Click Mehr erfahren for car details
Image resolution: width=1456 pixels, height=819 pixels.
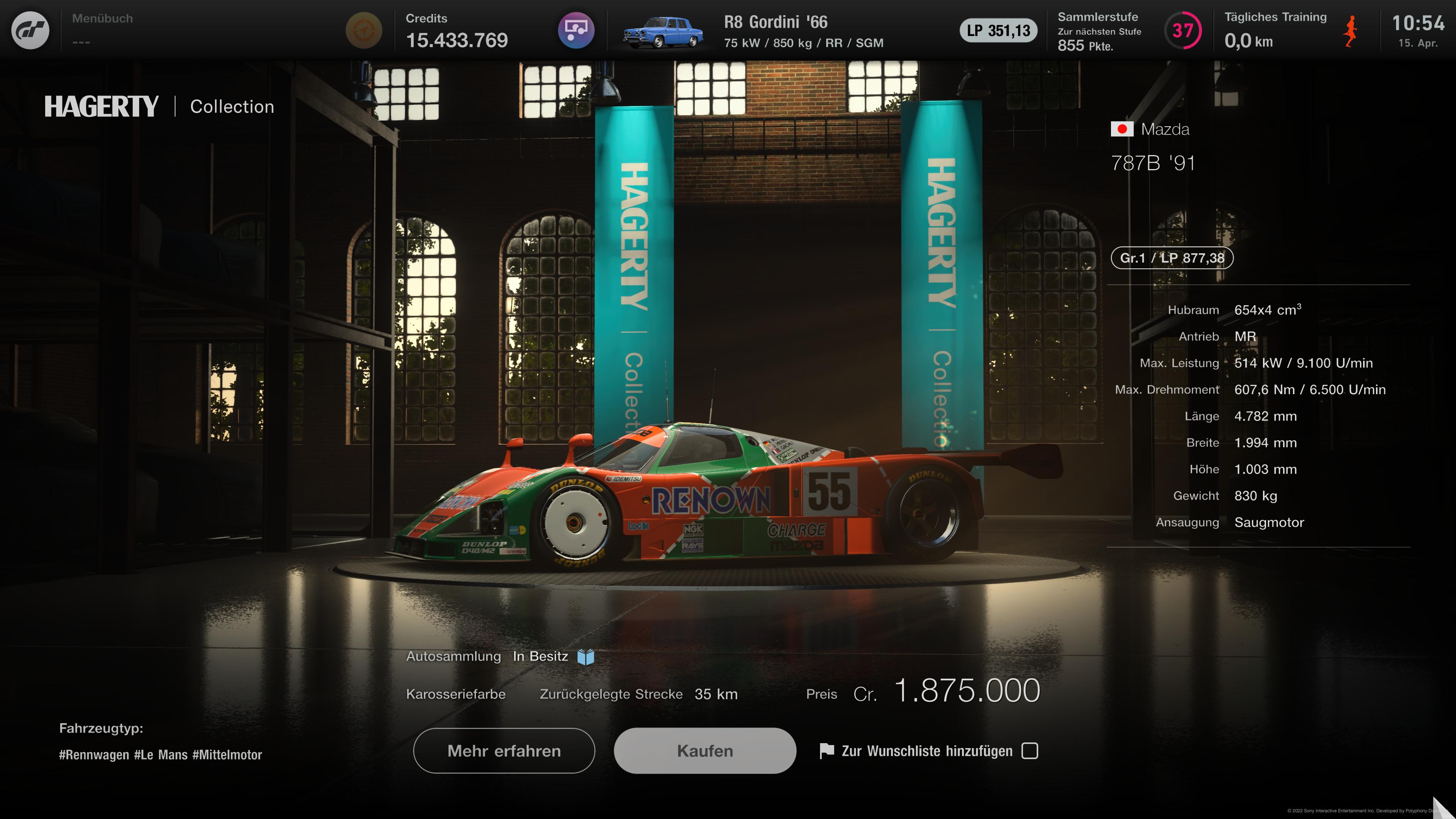tap(503, 751)
